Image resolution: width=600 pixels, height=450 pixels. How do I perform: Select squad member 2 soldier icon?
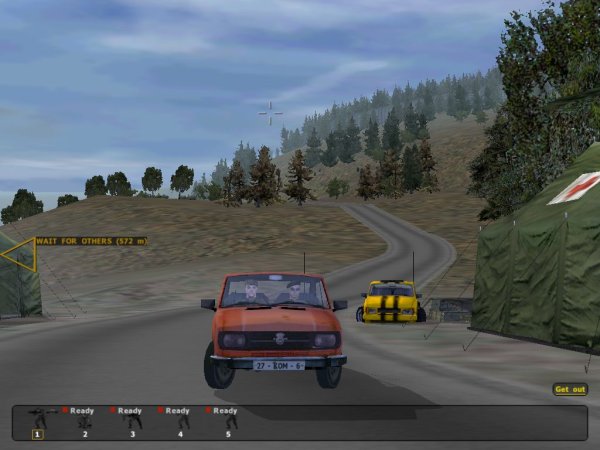pos(85,422)
